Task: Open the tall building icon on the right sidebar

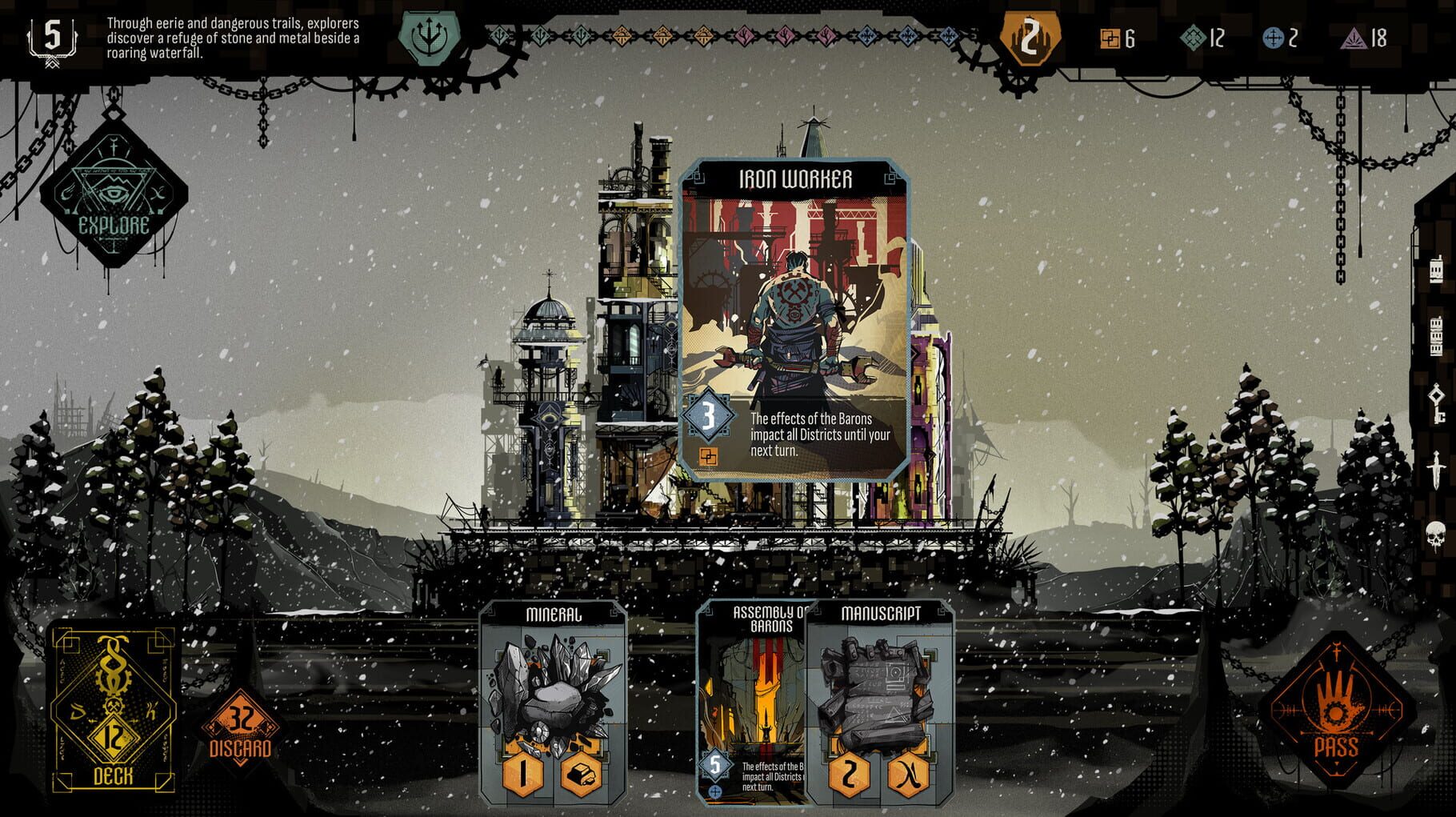Action: (1436, 334)
